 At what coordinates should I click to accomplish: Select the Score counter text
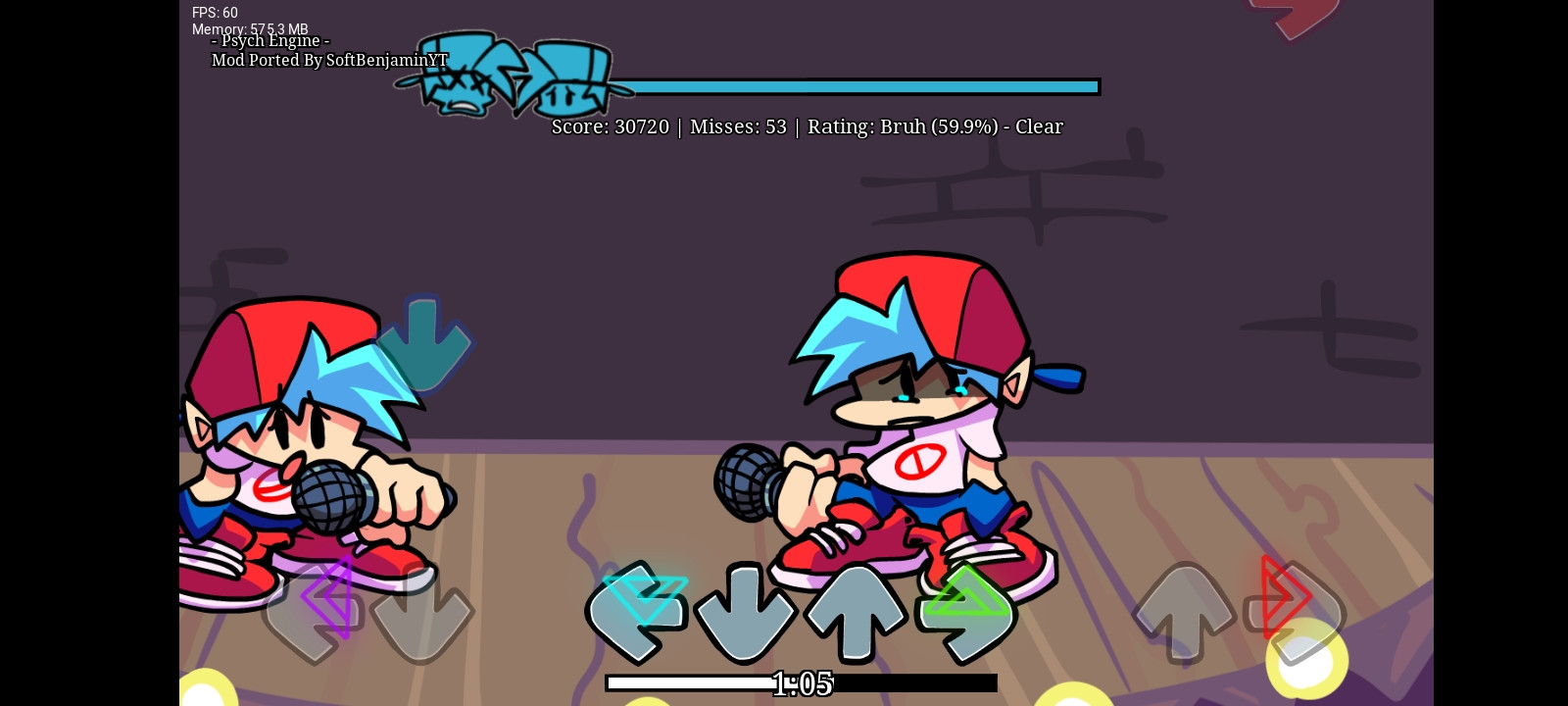point(610,126)
